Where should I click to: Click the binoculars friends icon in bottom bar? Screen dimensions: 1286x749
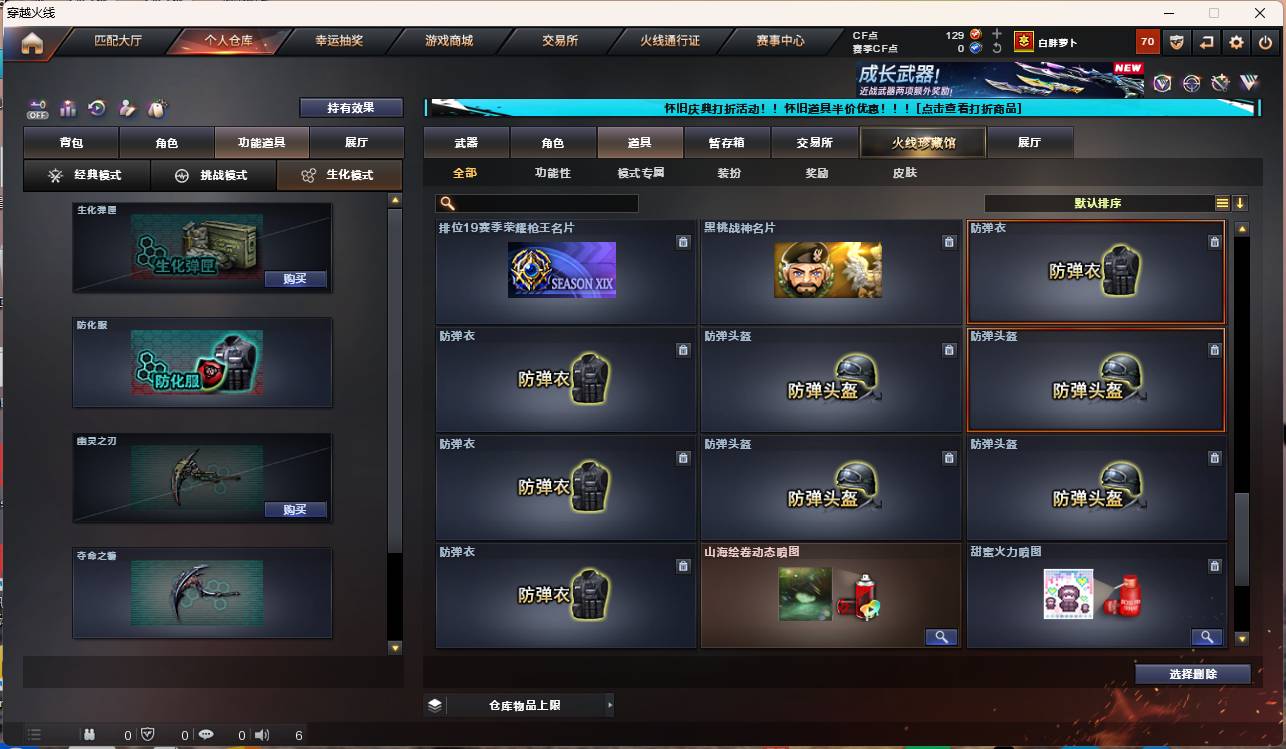point(90,735)
